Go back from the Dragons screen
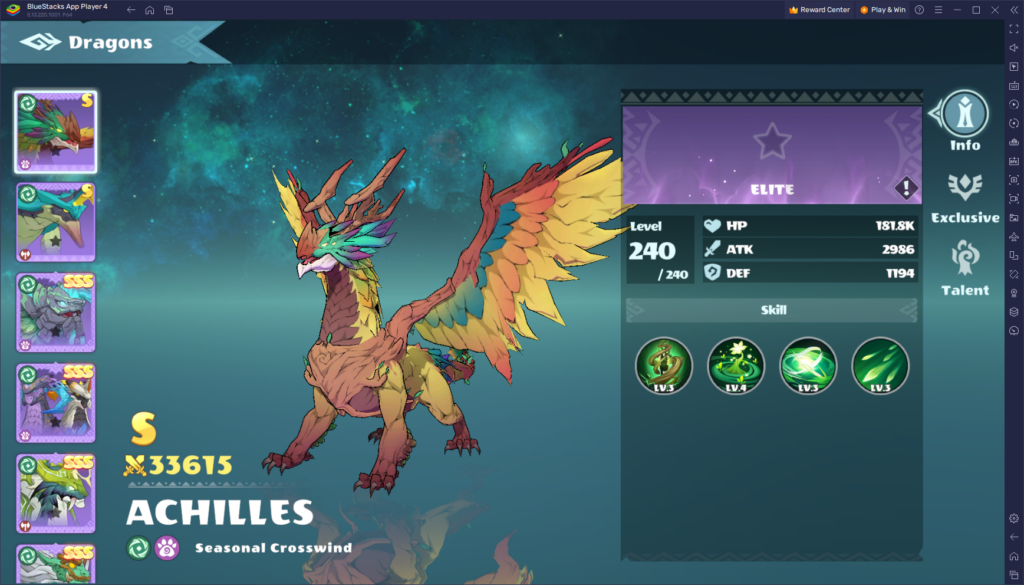The width and height of the screenshot is (1024, 585). tap(40, 43)
